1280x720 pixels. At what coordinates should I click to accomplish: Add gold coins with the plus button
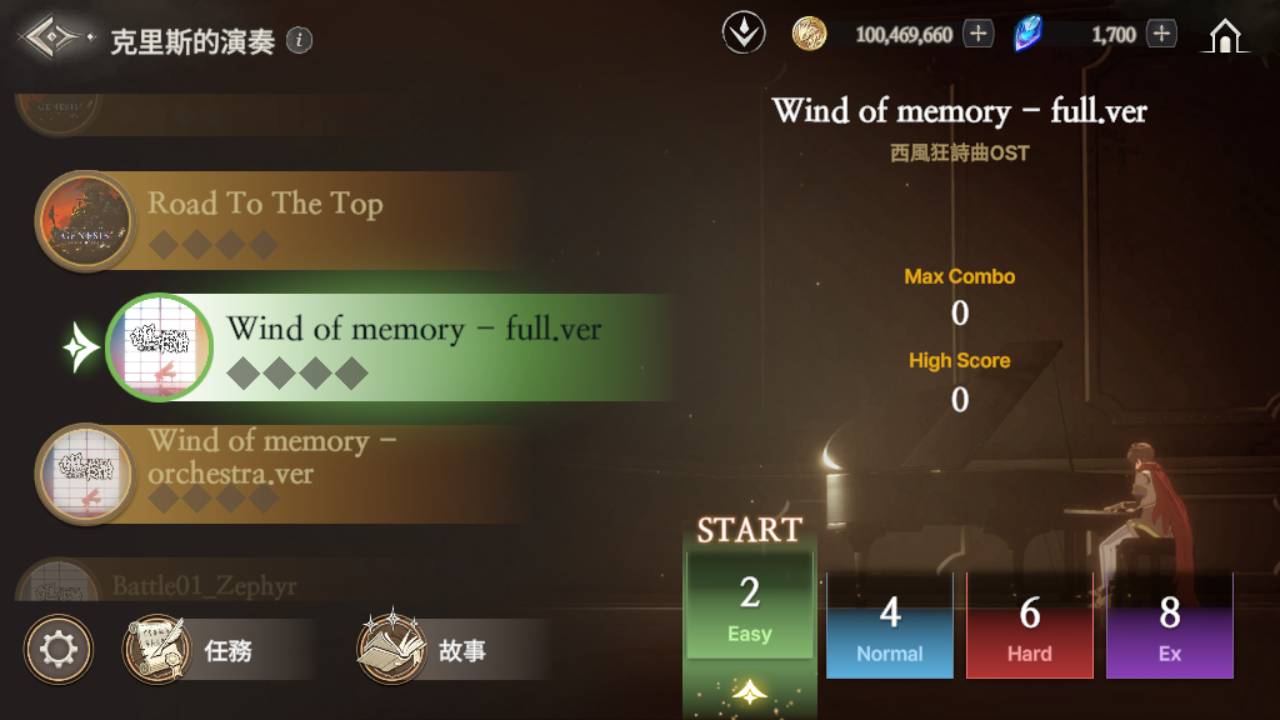[x=978, y=34]
